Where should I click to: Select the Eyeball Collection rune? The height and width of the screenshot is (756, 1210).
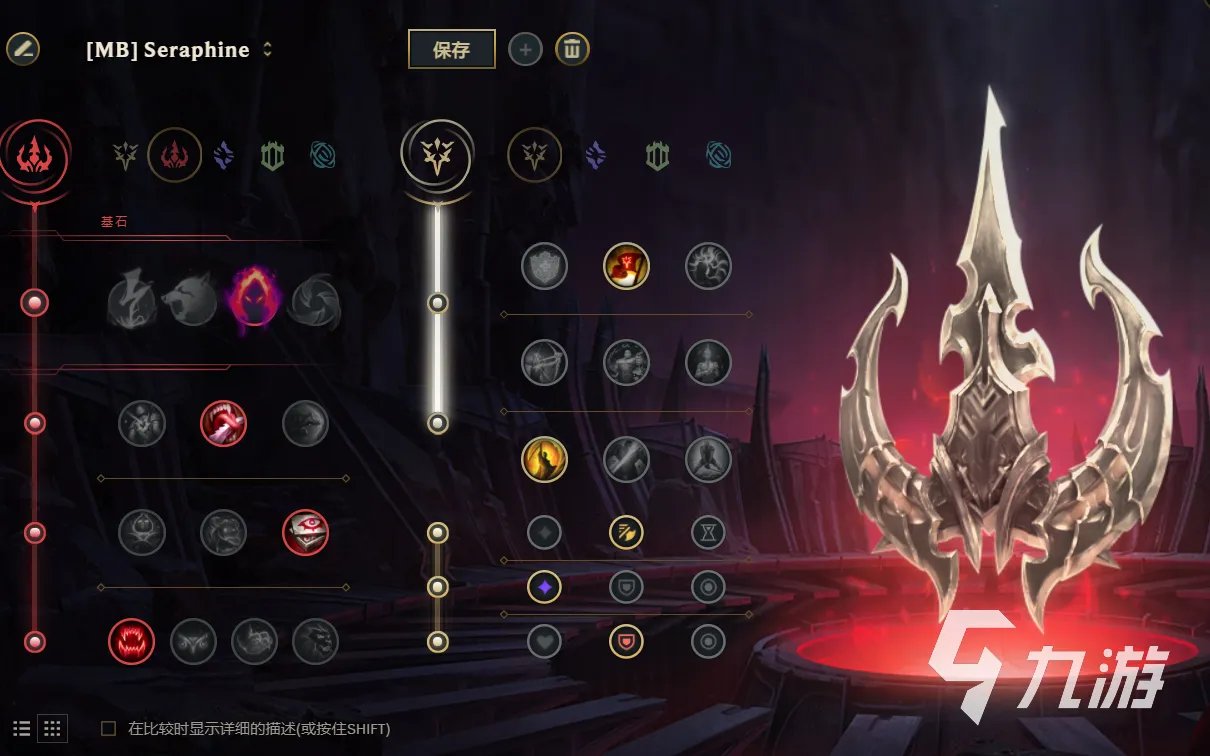coord(305,532)
